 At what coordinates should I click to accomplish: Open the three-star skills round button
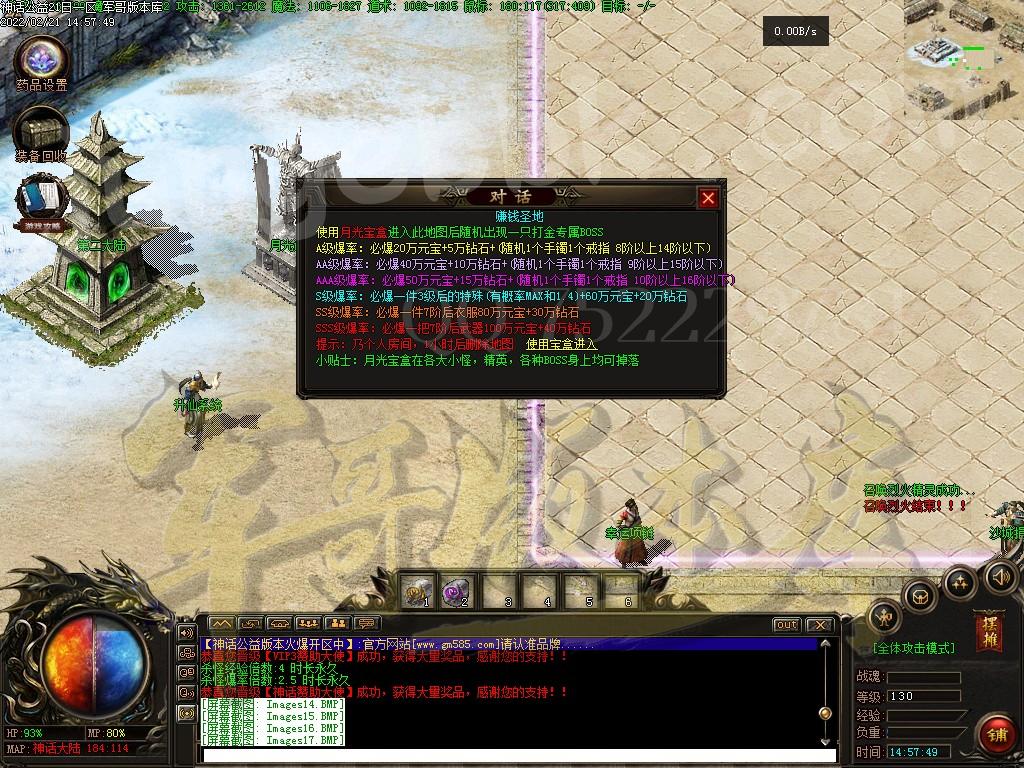(960, 582)
